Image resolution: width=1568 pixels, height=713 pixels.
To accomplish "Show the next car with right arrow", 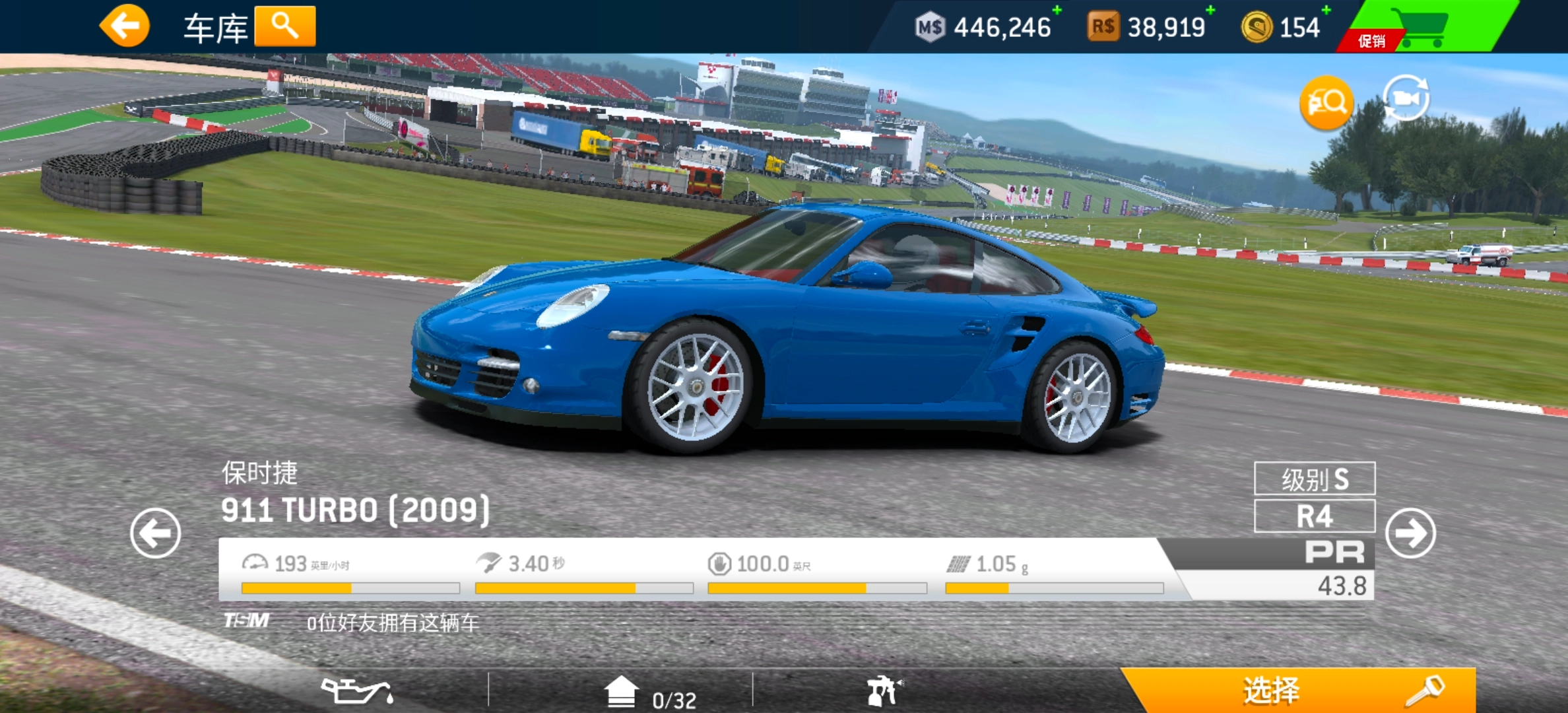I will point(1410,533).
